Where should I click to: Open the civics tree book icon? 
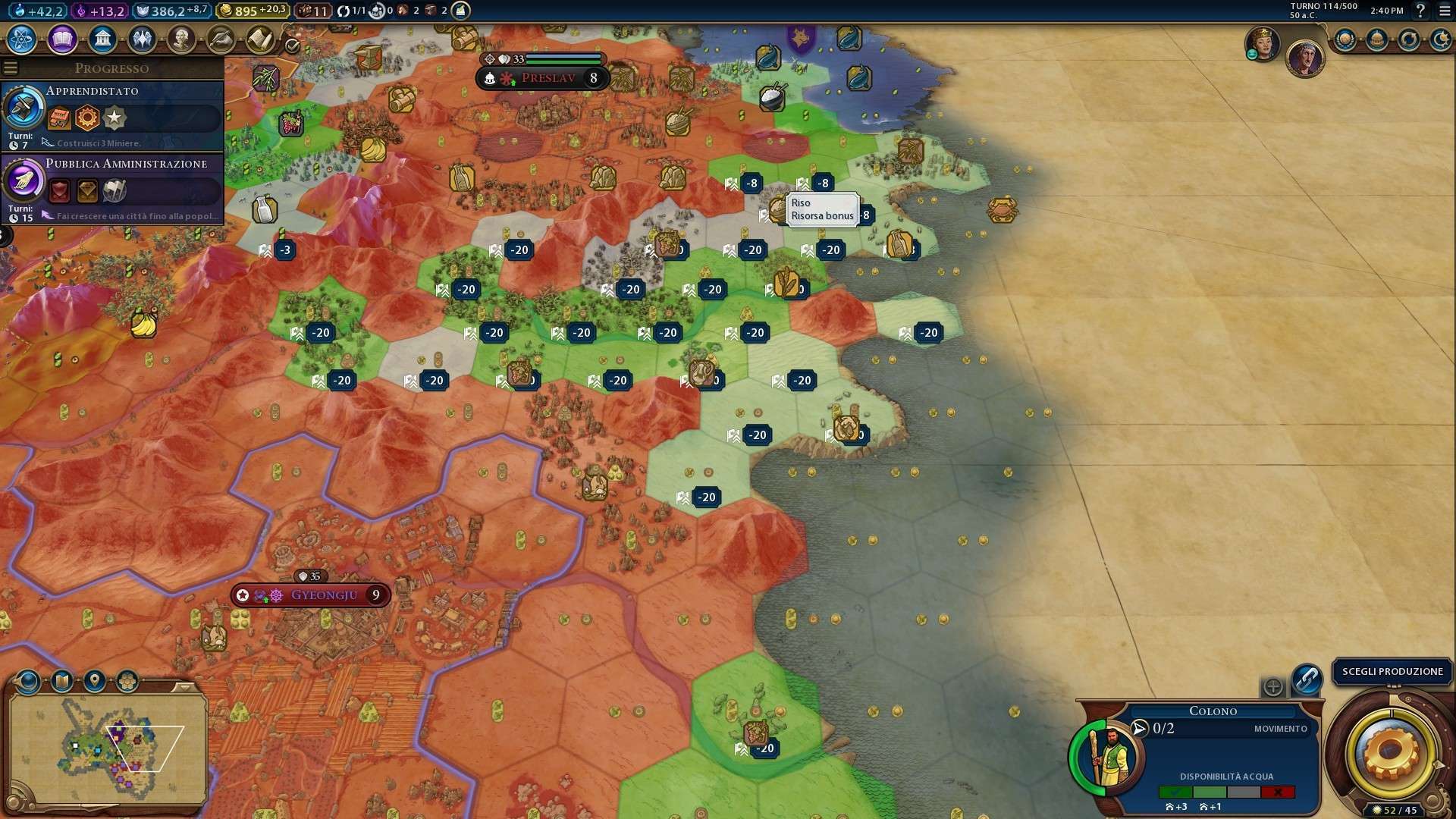pyautogui.click(x=62, y=39)
